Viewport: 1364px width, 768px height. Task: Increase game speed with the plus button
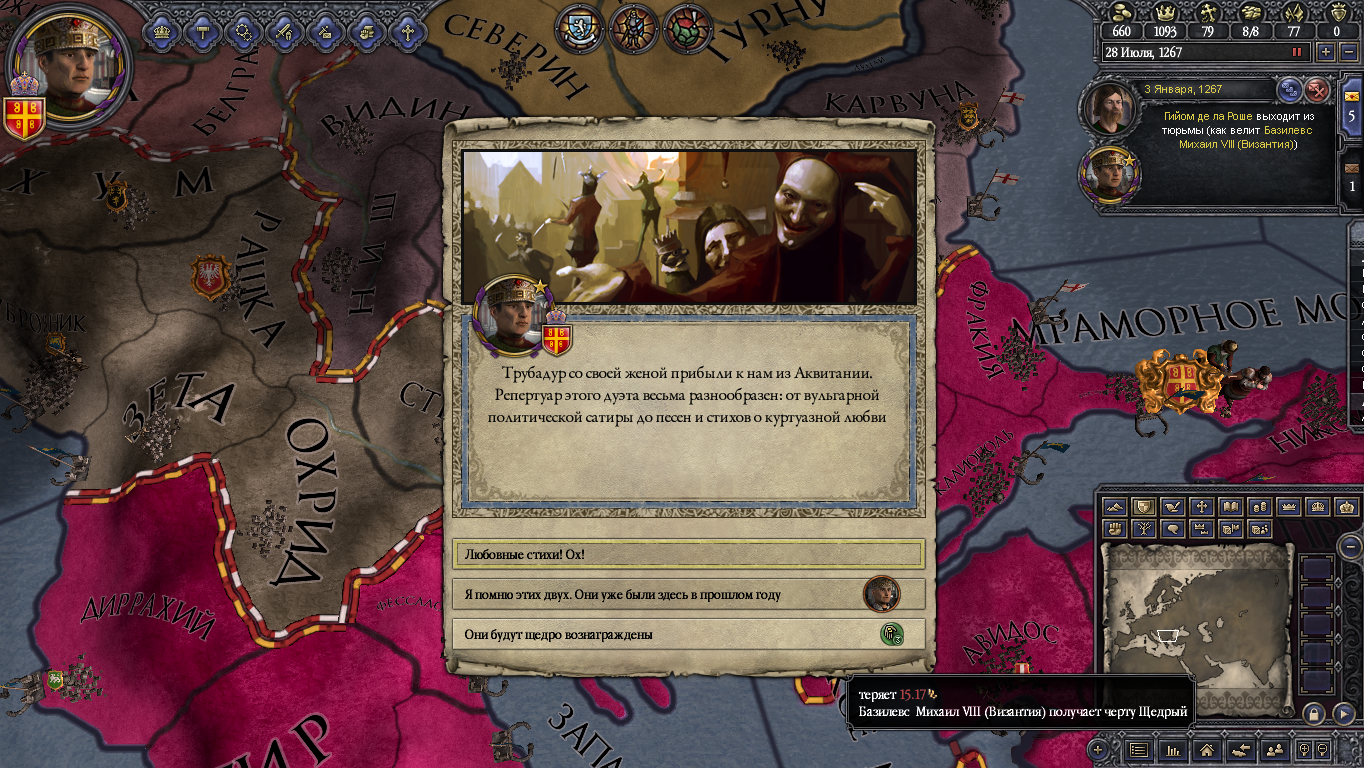1326,52
